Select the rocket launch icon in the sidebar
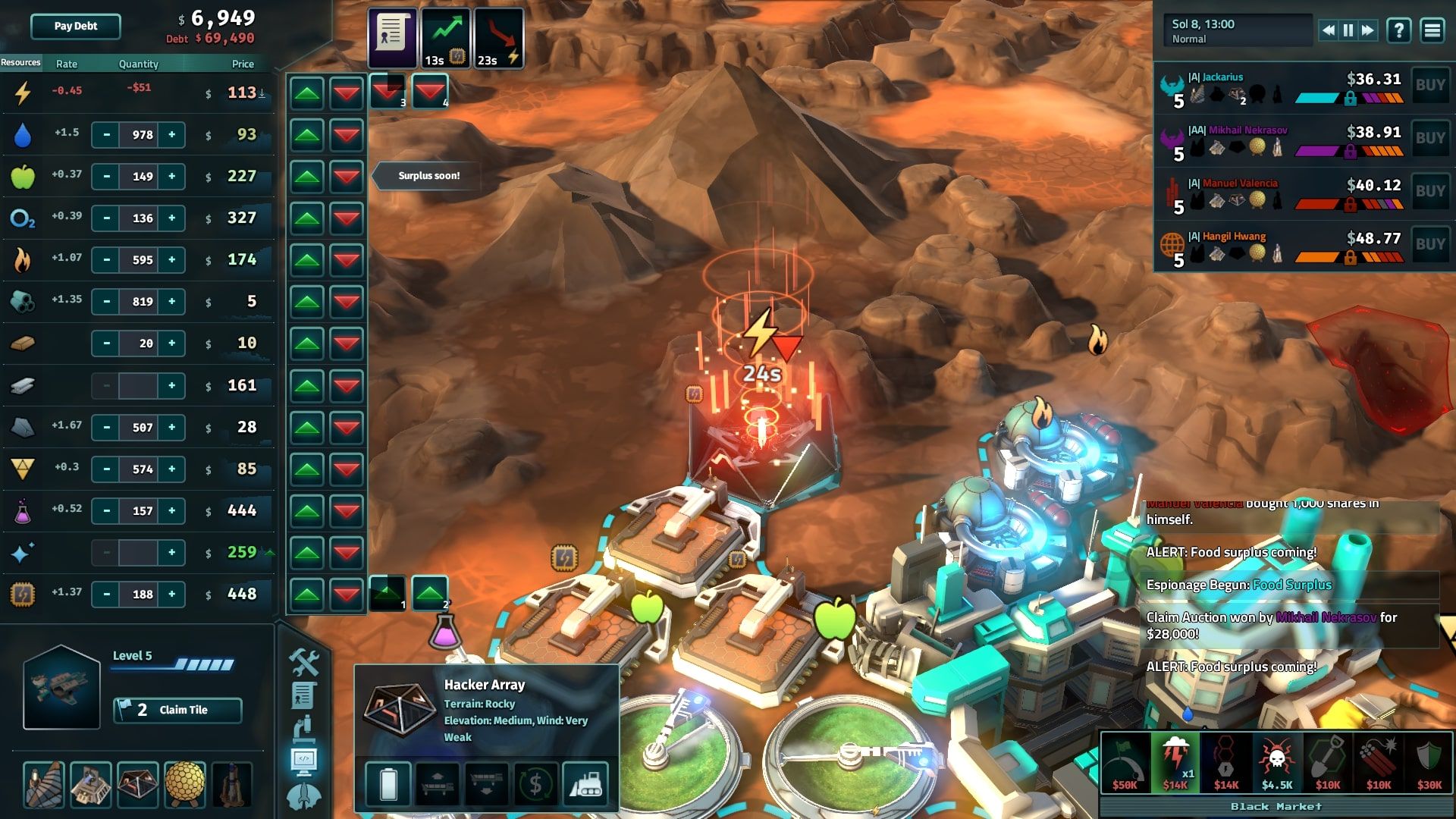This screenshot has height=819, width=1456. coord(305,795)
